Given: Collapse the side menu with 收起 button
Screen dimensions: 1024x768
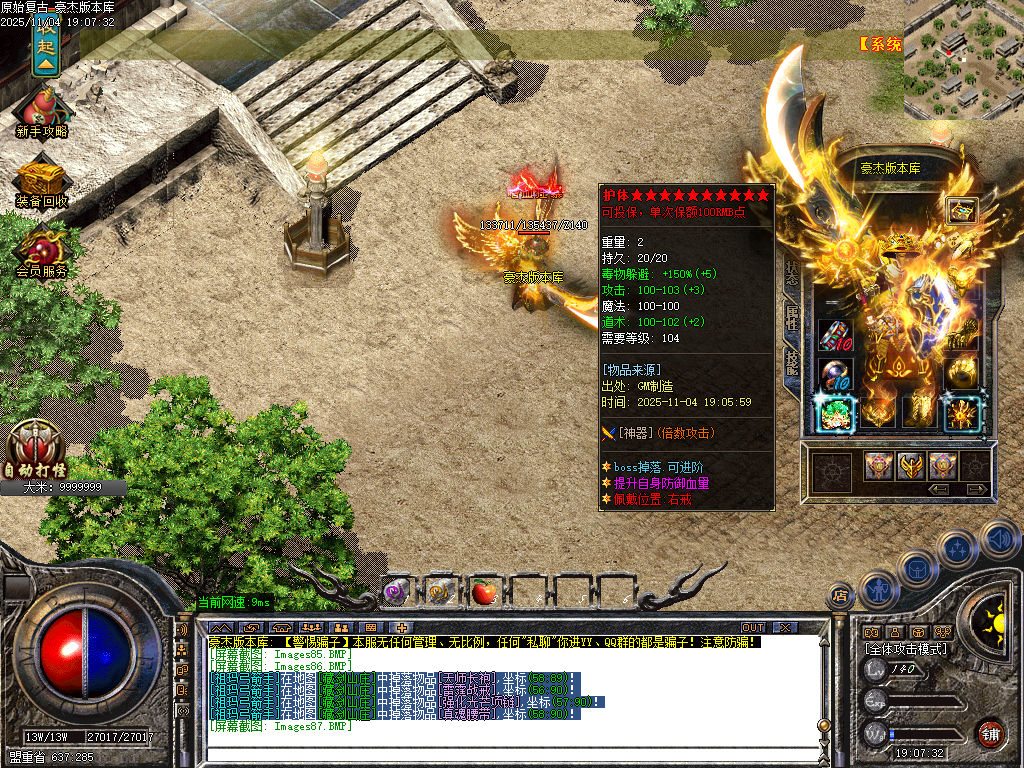Looking at the screenshot, I should (x=45, y=45).
